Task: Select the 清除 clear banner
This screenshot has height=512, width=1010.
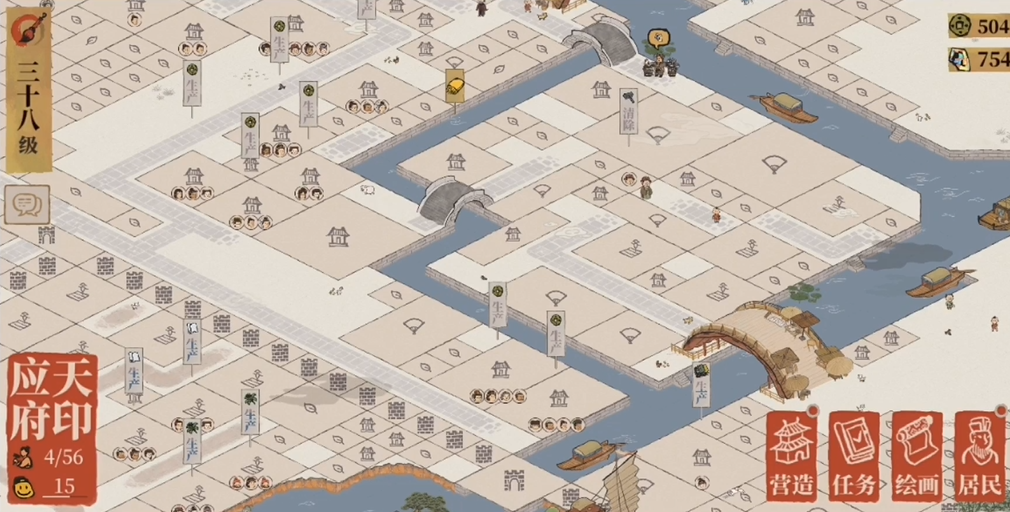Action: coord(629,114)
